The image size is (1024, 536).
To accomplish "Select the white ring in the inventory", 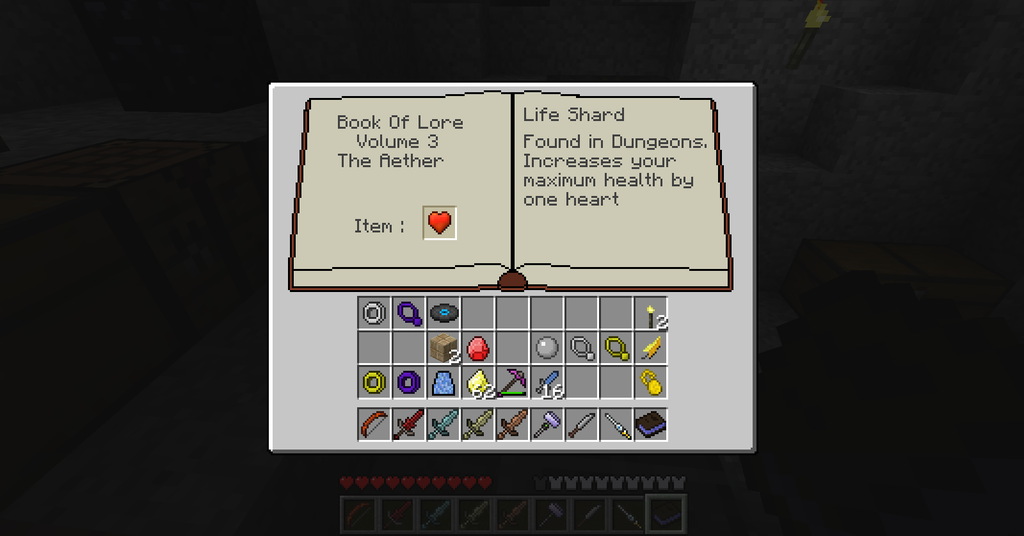I will 374,313.
